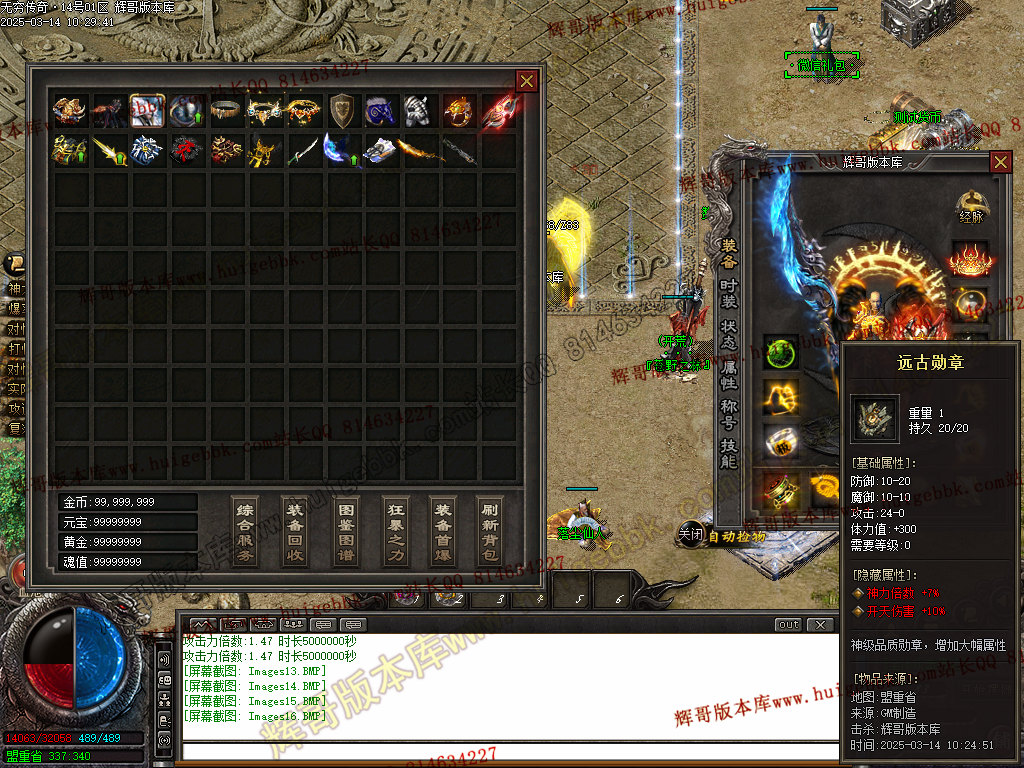Select the green-hilted saber in the bag
The image size is (1024, 768).
pyautogui.click(x=303, y=150)
